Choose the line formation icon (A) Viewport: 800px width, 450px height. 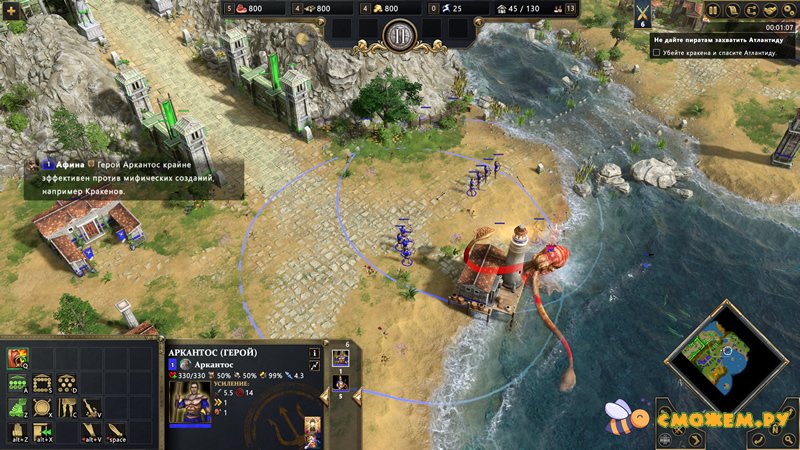pyautogui.click(x=17, y=382)
